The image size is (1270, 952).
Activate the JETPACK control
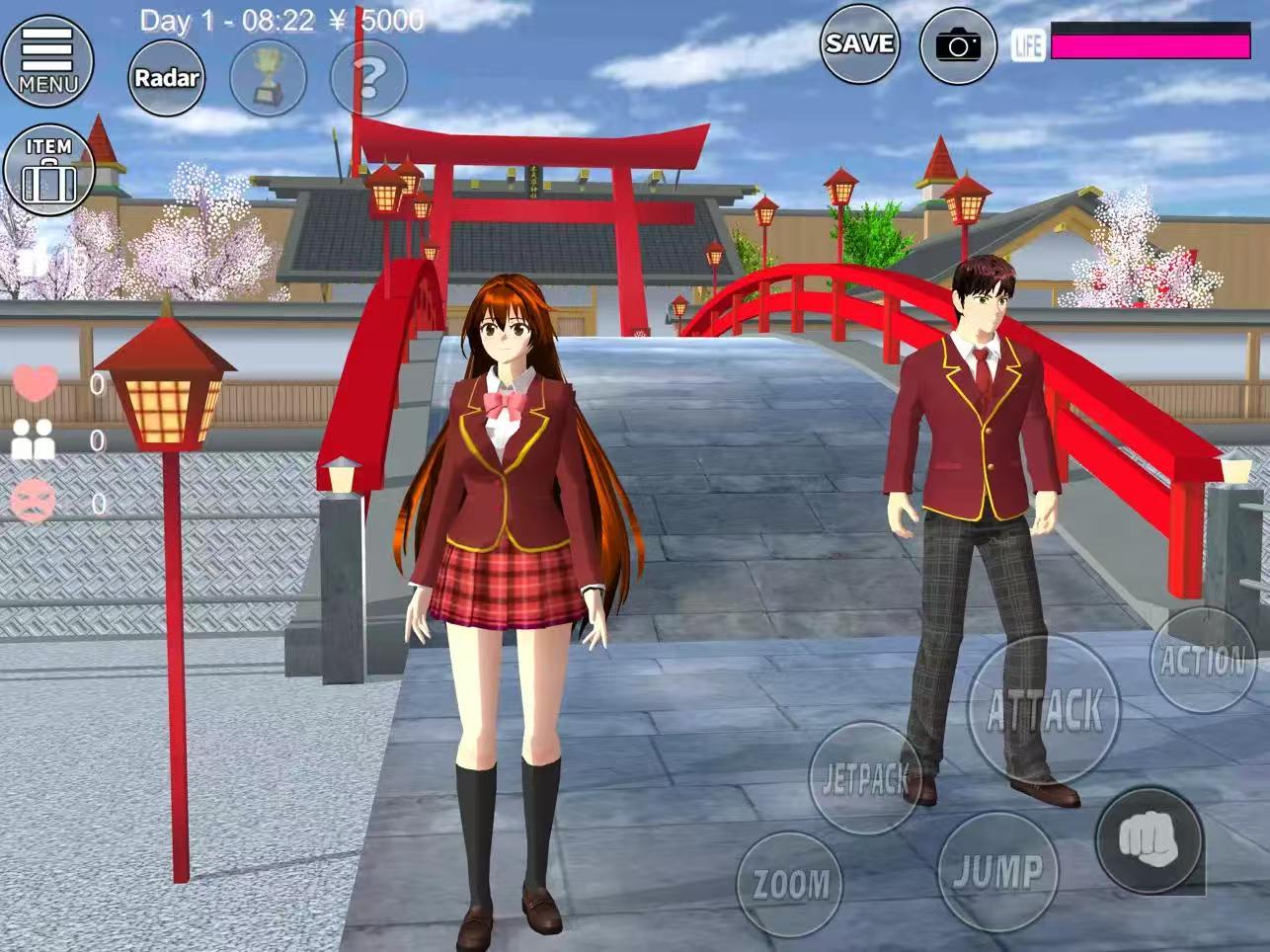coord(864,779)
